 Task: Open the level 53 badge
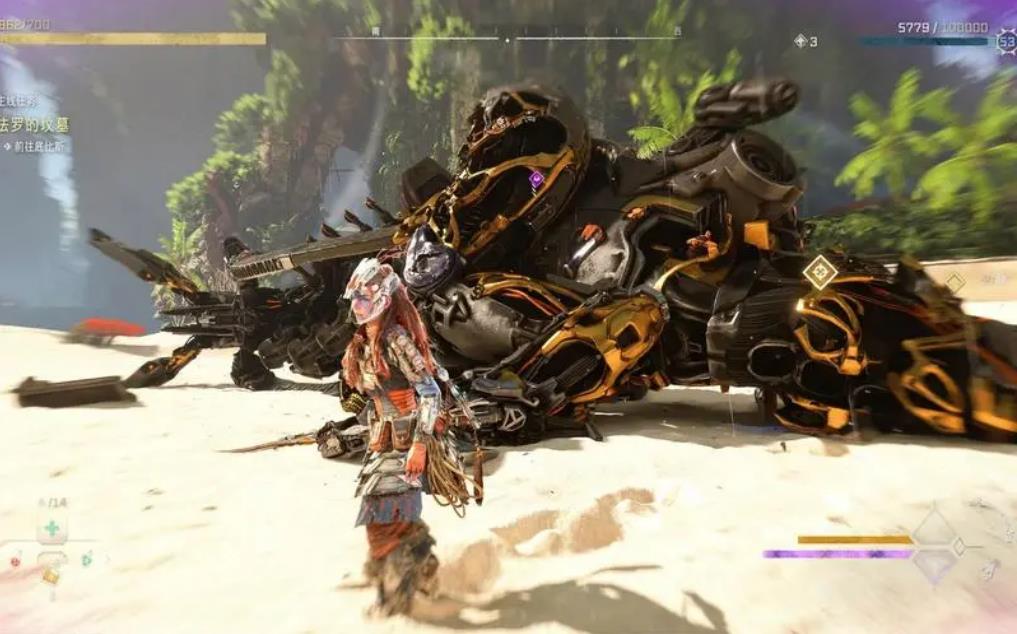click(1005, 42)
